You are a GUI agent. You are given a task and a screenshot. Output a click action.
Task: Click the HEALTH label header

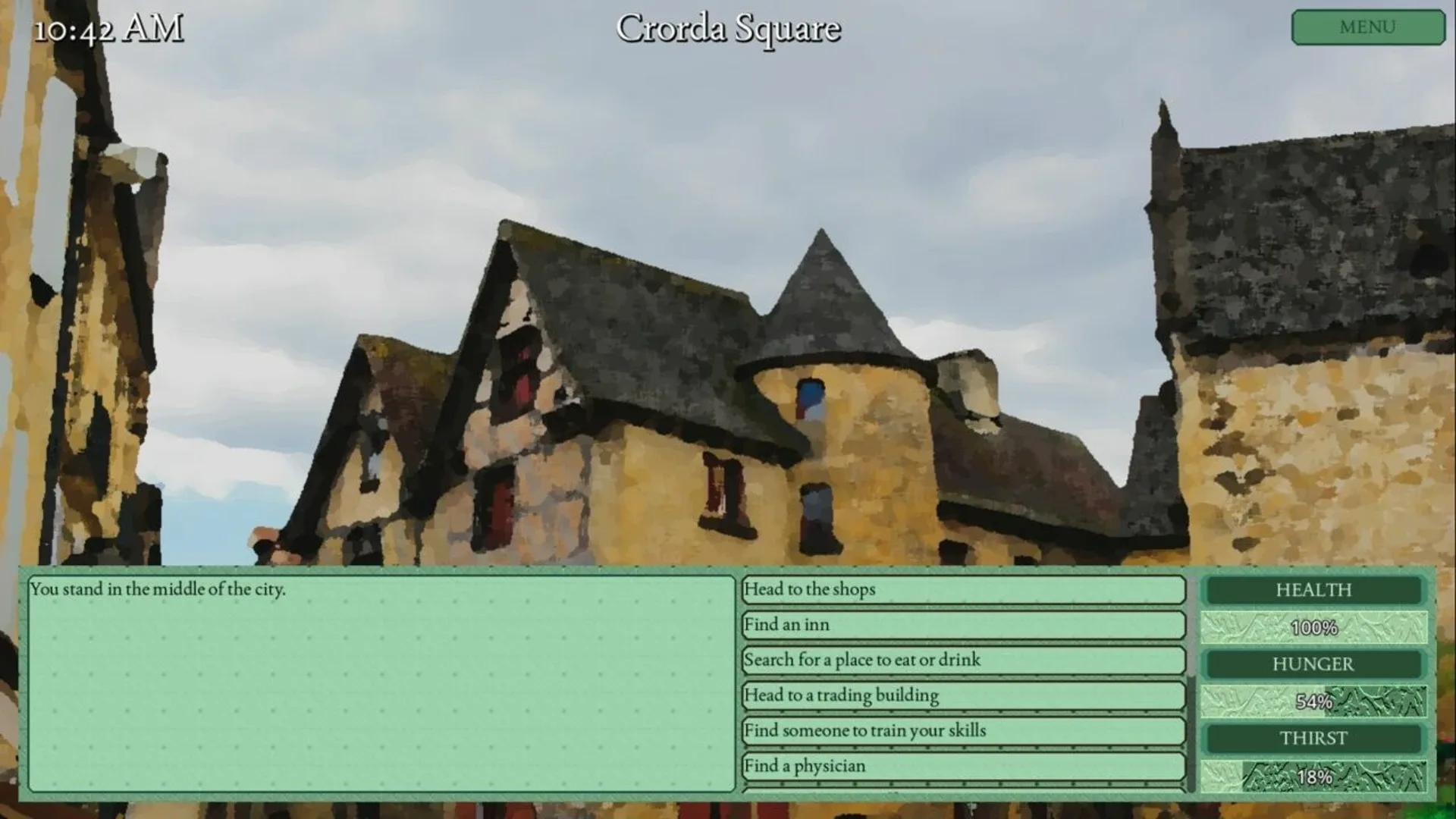pos(1314,590)
